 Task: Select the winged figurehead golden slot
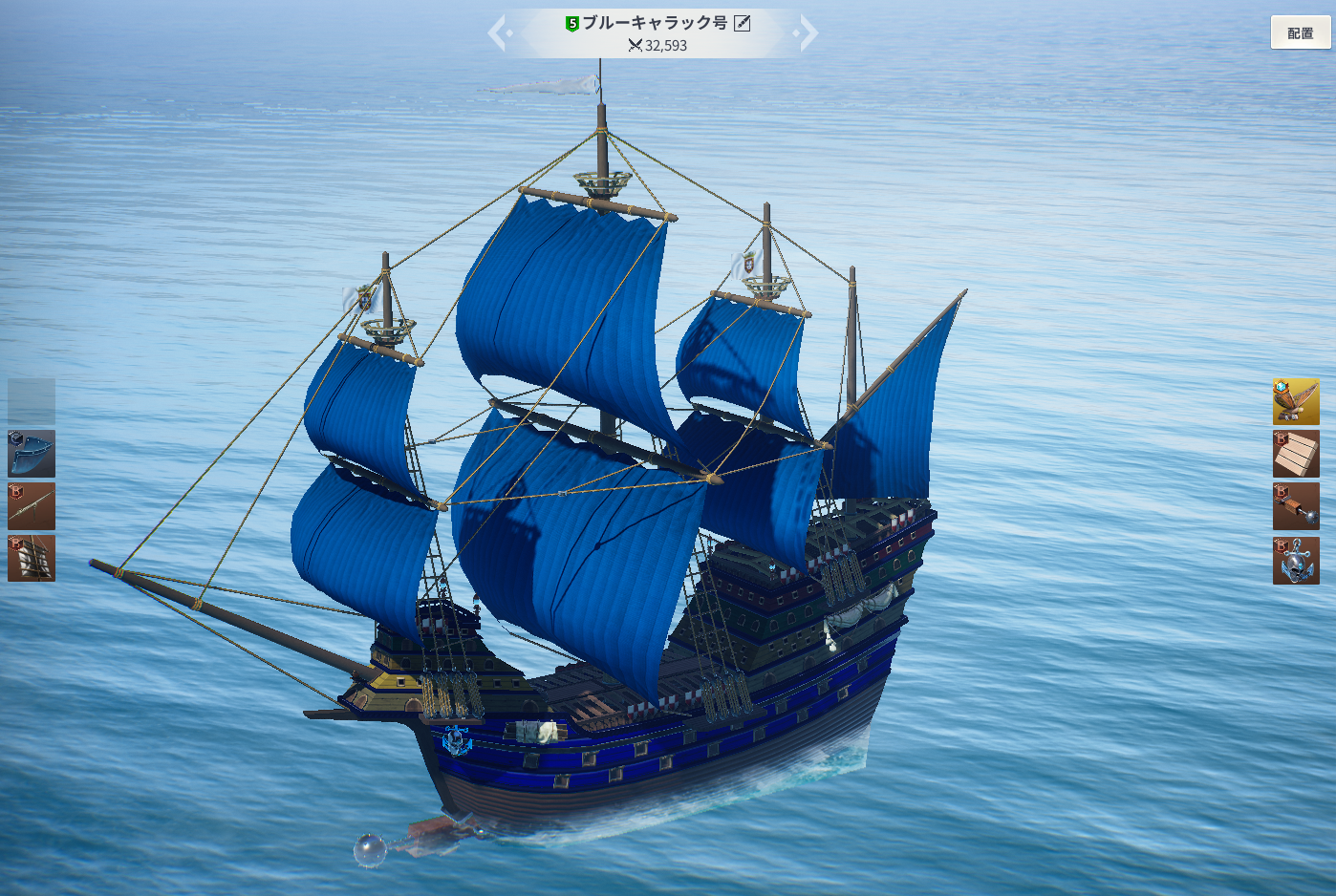click(1296, 401)
